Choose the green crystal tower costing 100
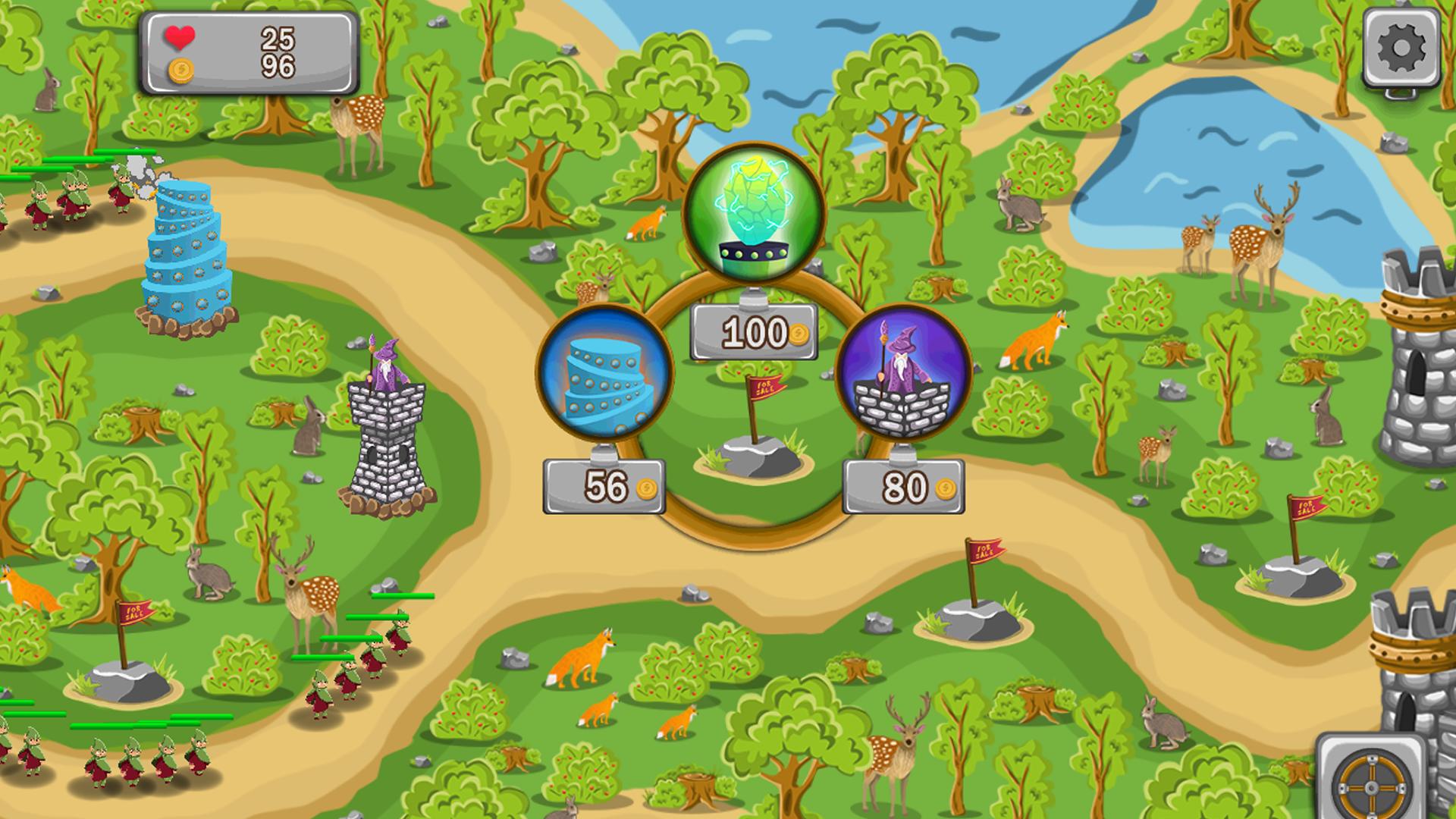Image resolution: width=1456 pixels, height=819 pixels. [x=754, y=214]
